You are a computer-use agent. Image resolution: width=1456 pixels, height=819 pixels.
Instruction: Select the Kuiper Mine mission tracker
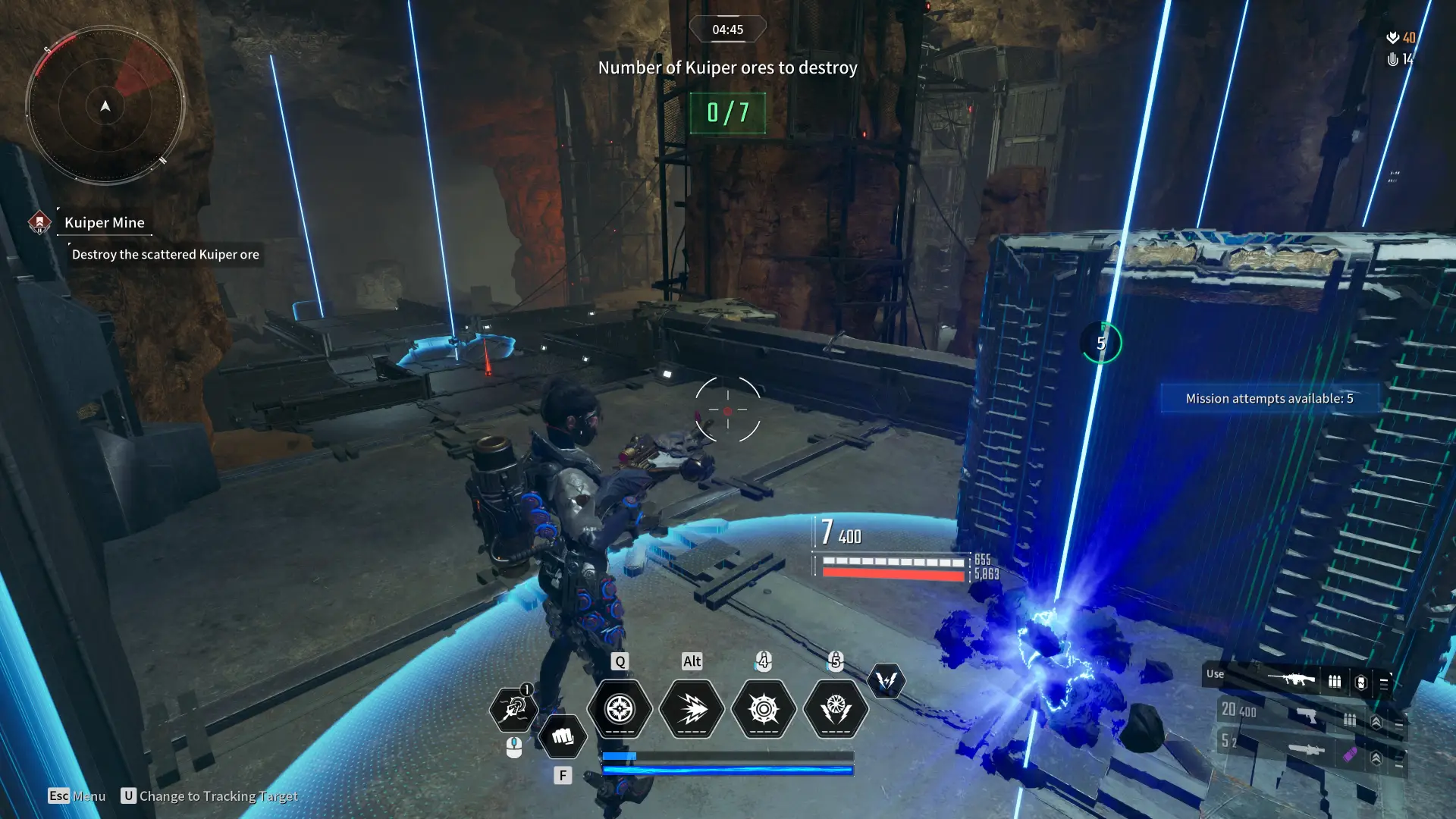104,223
